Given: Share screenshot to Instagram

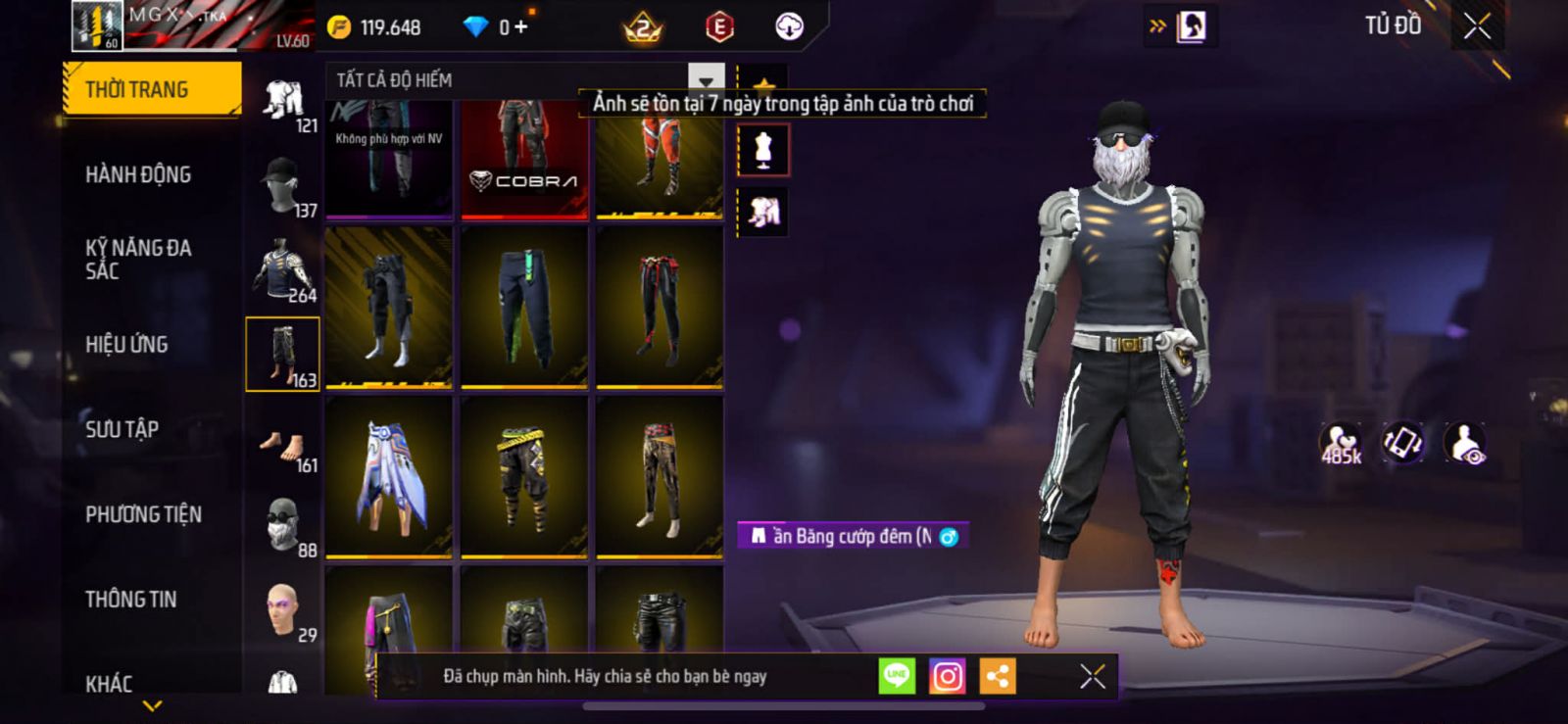Looking at the screenshot, I should click(x=947, y=676).
